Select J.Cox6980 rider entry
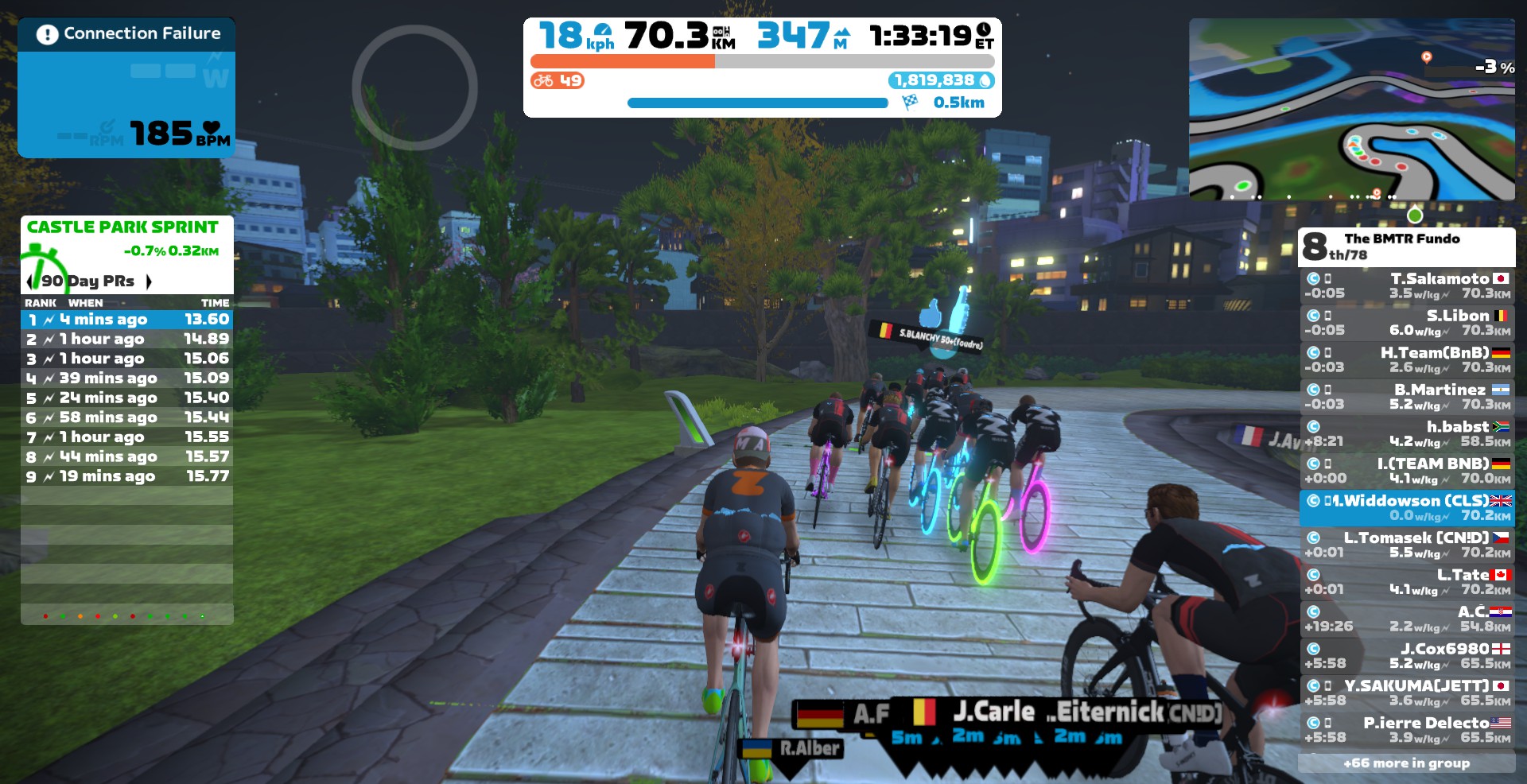This screenshot has width=1527, height=784. [1406, 656]
